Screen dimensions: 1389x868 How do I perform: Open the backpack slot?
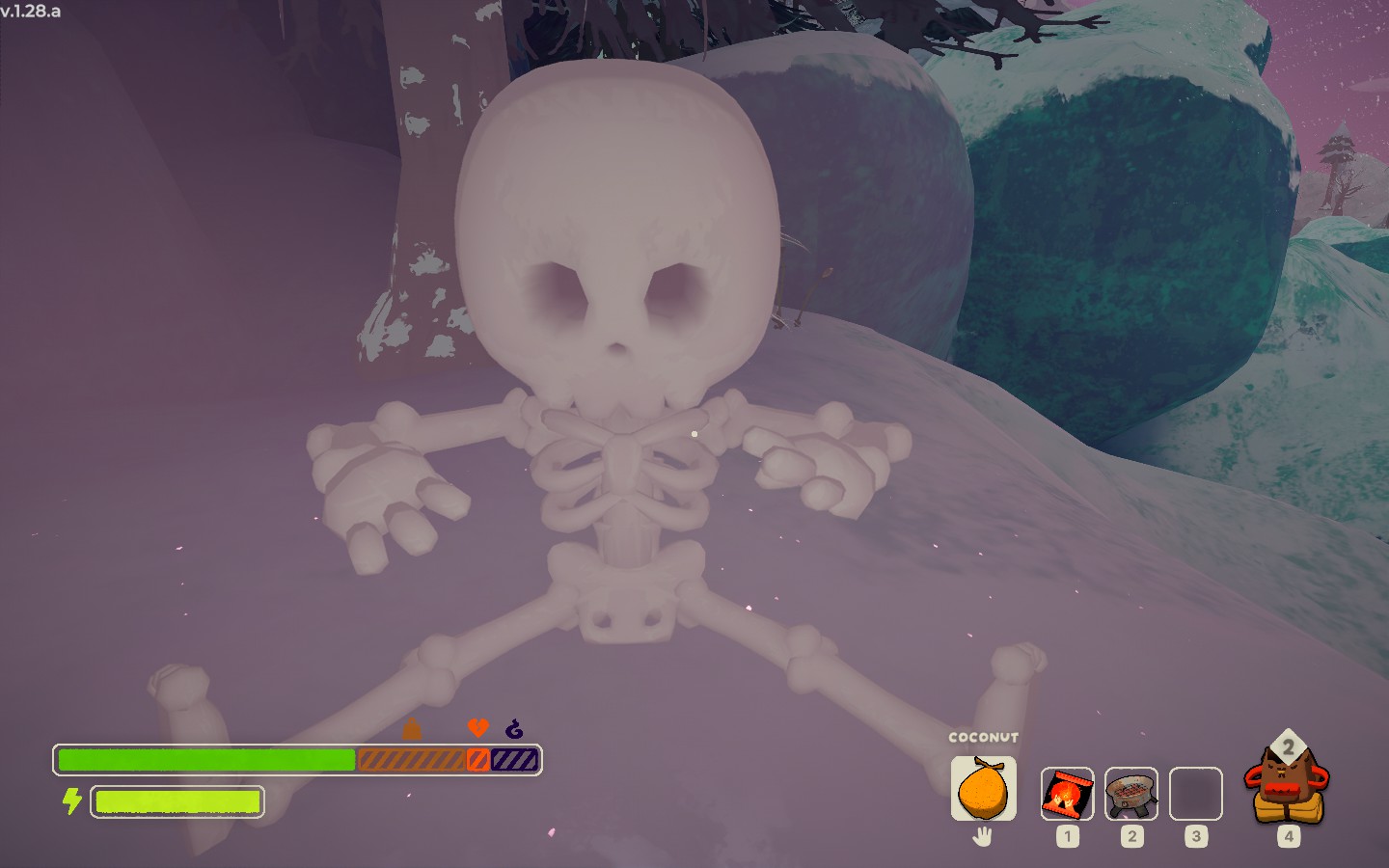click(x=1287, y=786)
